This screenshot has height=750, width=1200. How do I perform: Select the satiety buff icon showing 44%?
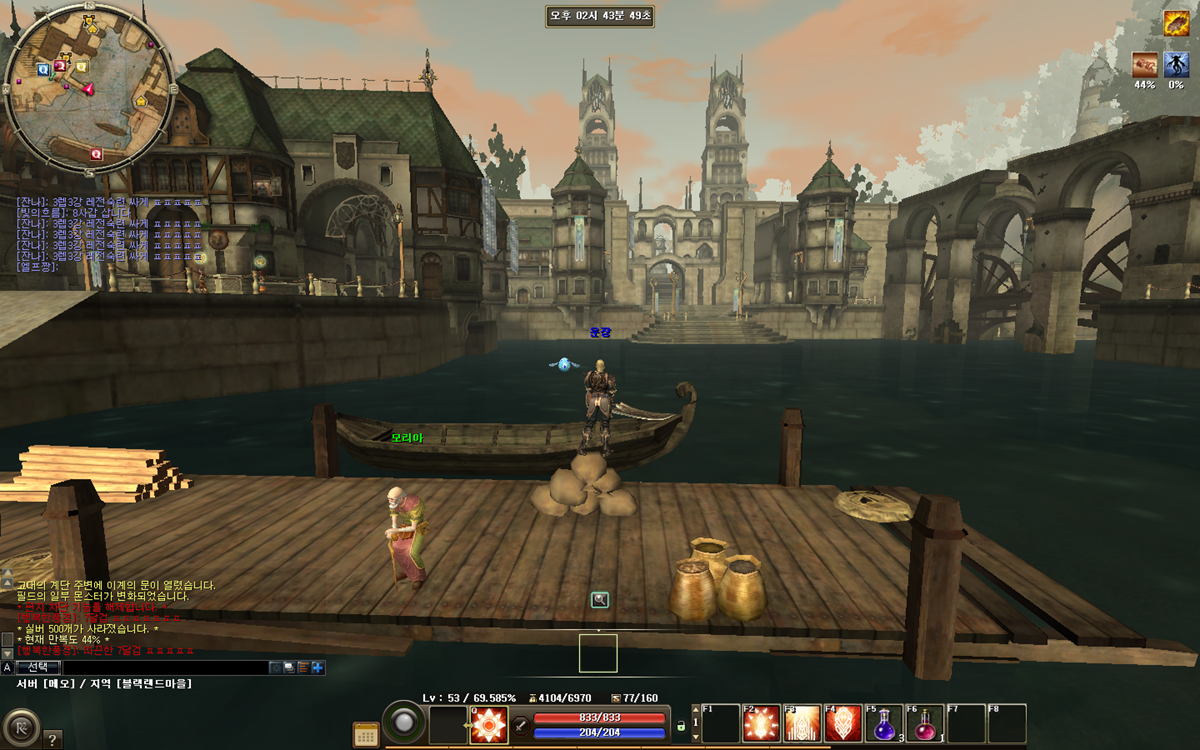(1145, 65)
